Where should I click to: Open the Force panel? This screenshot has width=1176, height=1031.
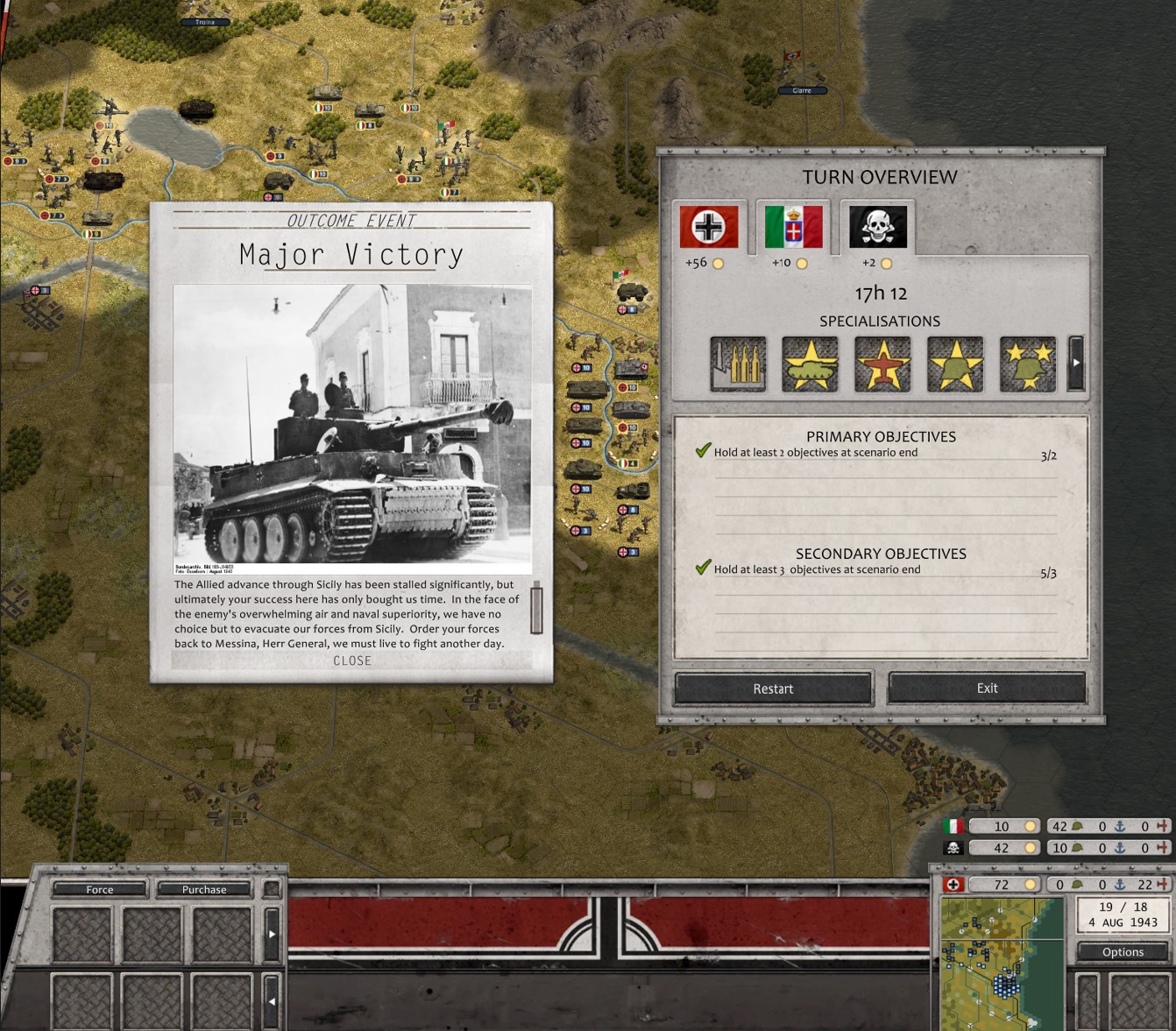point(100,889)
